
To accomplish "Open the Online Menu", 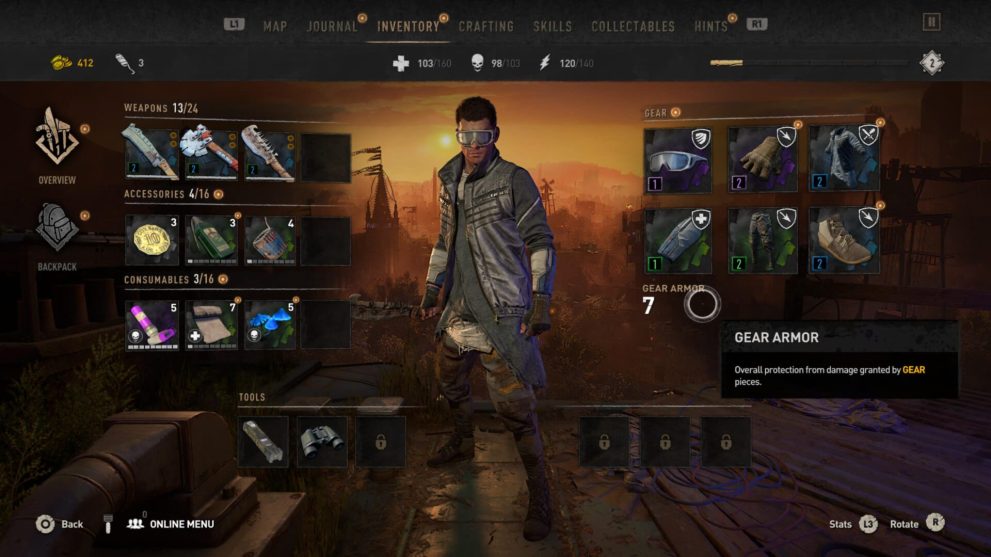I will (x=171, y=524).
